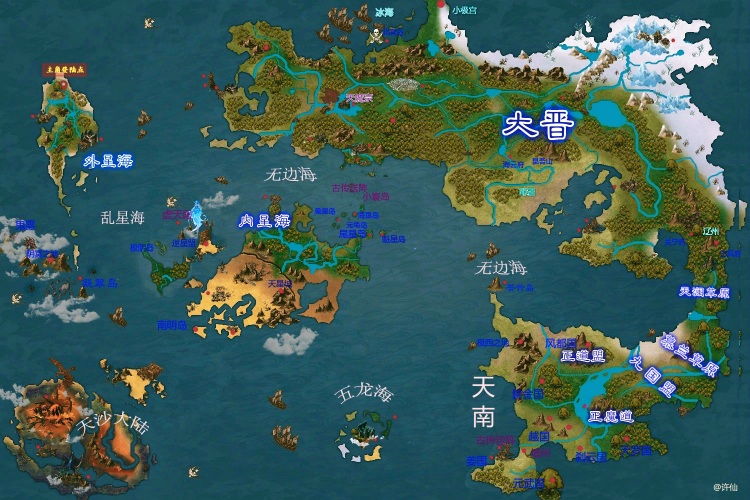Pick the 正道盟 faction label
750x500 pixels.
585,357
